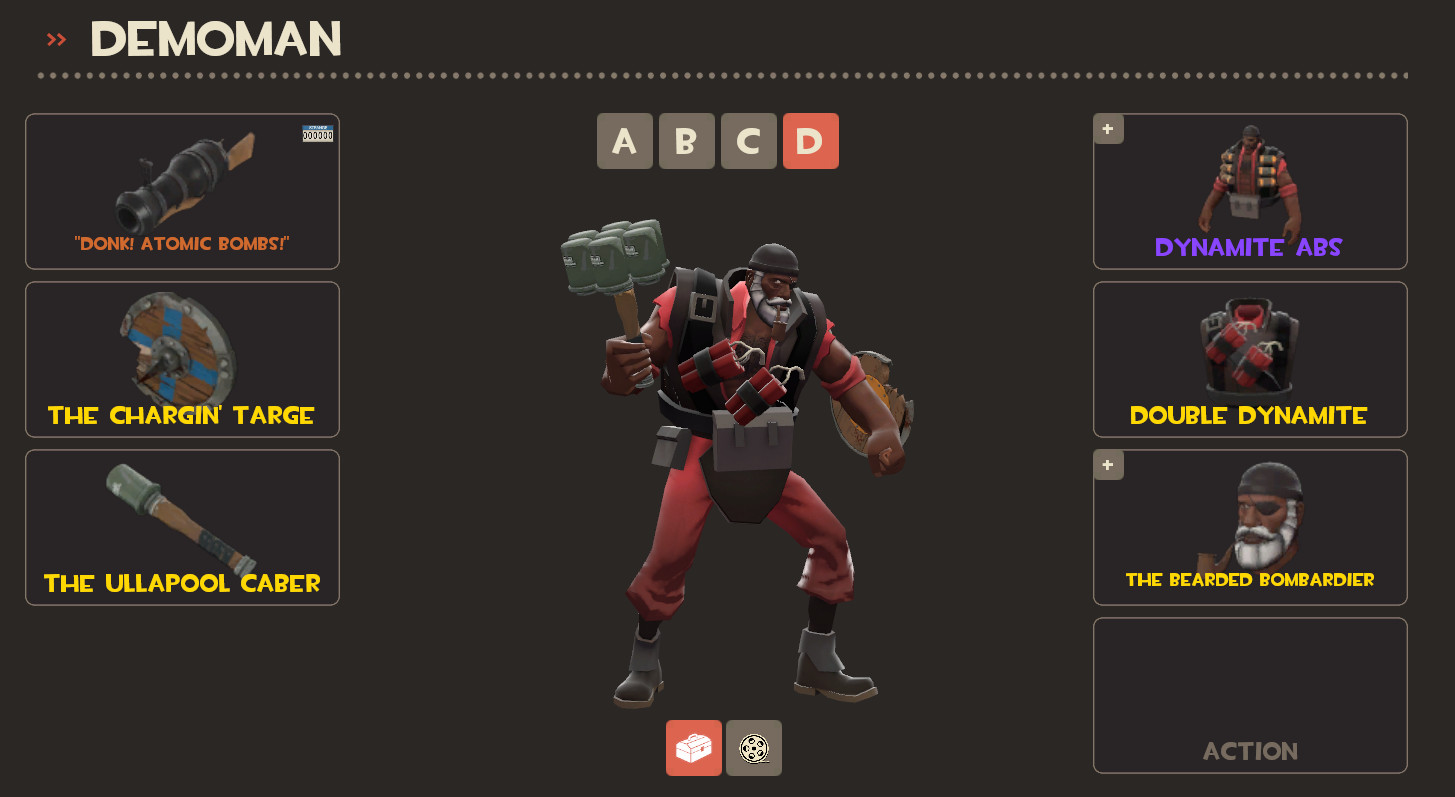Click the strange kill counter on the cannon
Viewport: 1455px width, 797px height.
pos(317,132)
